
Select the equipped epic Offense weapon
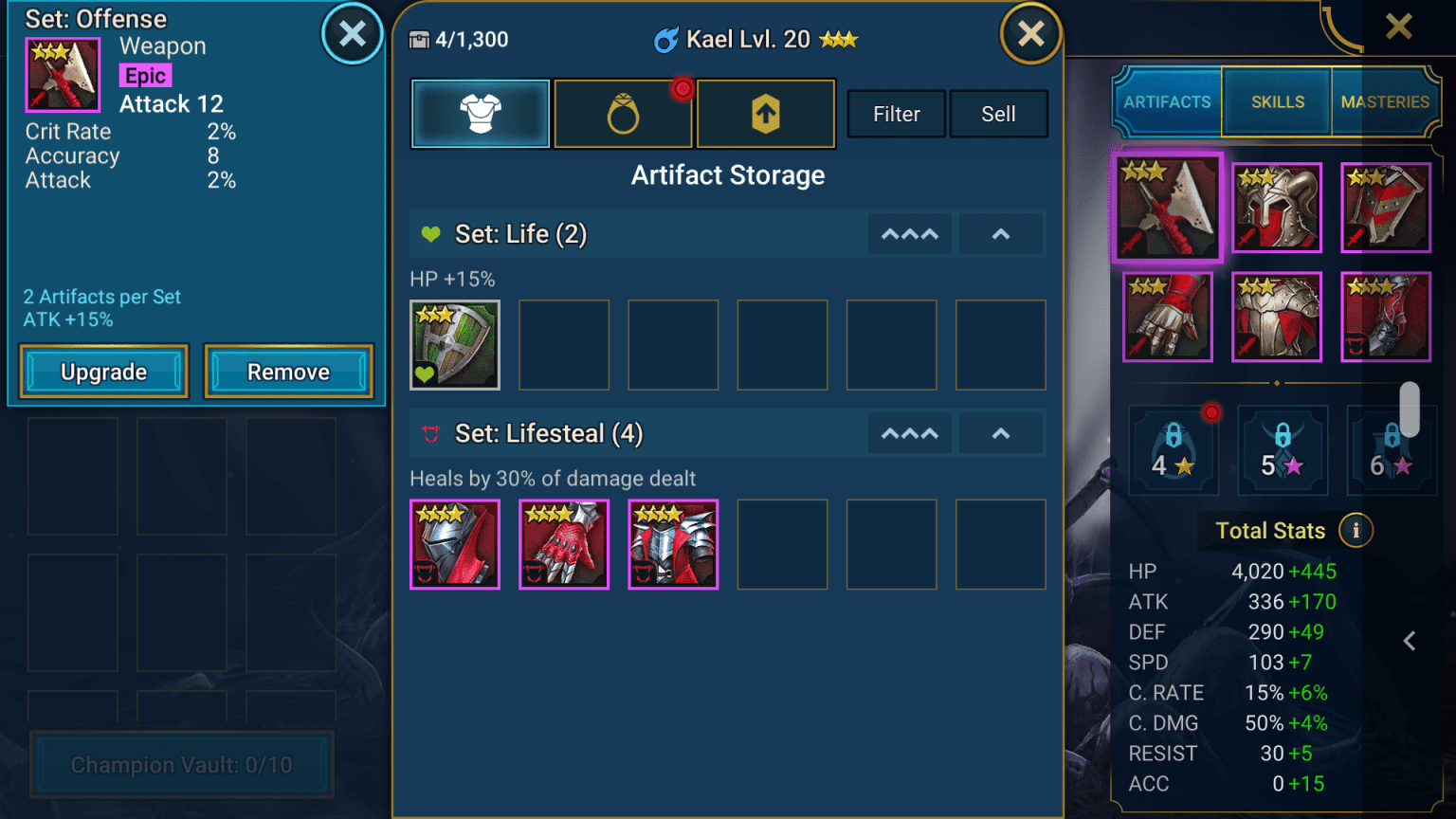1167,208
